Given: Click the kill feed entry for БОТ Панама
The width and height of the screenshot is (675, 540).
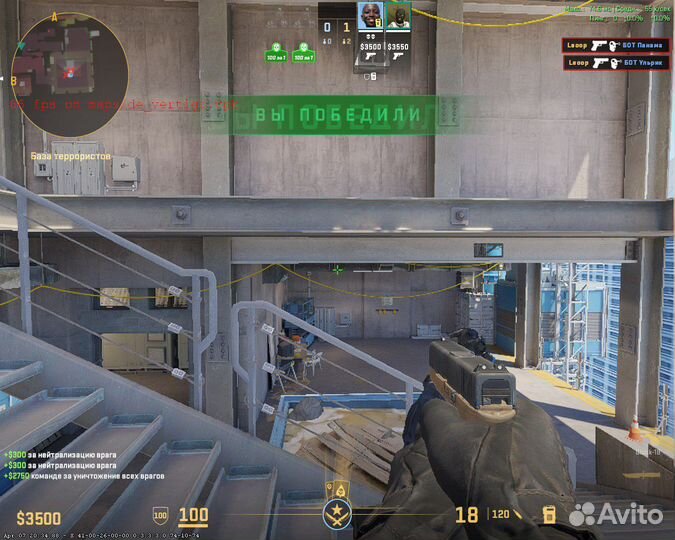Looking at the screenshot, I should click(x=616, y=45).
